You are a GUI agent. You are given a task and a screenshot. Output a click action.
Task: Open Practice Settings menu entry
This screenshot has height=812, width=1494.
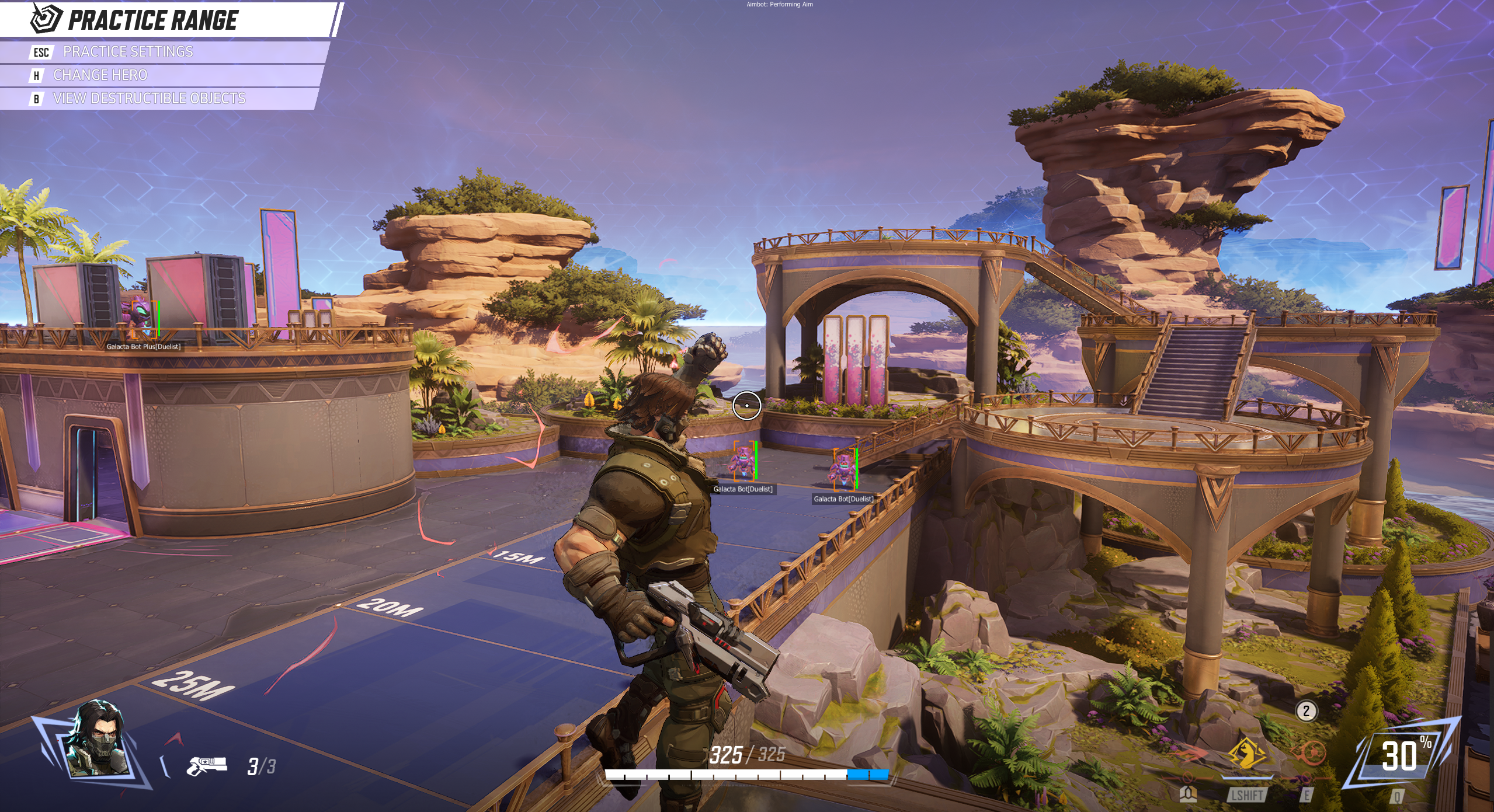127,52
